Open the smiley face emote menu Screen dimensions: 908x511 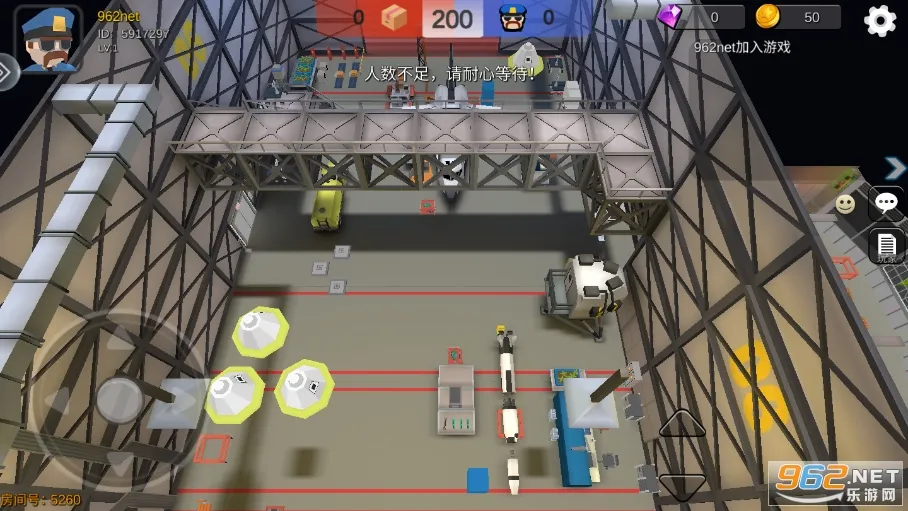point(845,204)
